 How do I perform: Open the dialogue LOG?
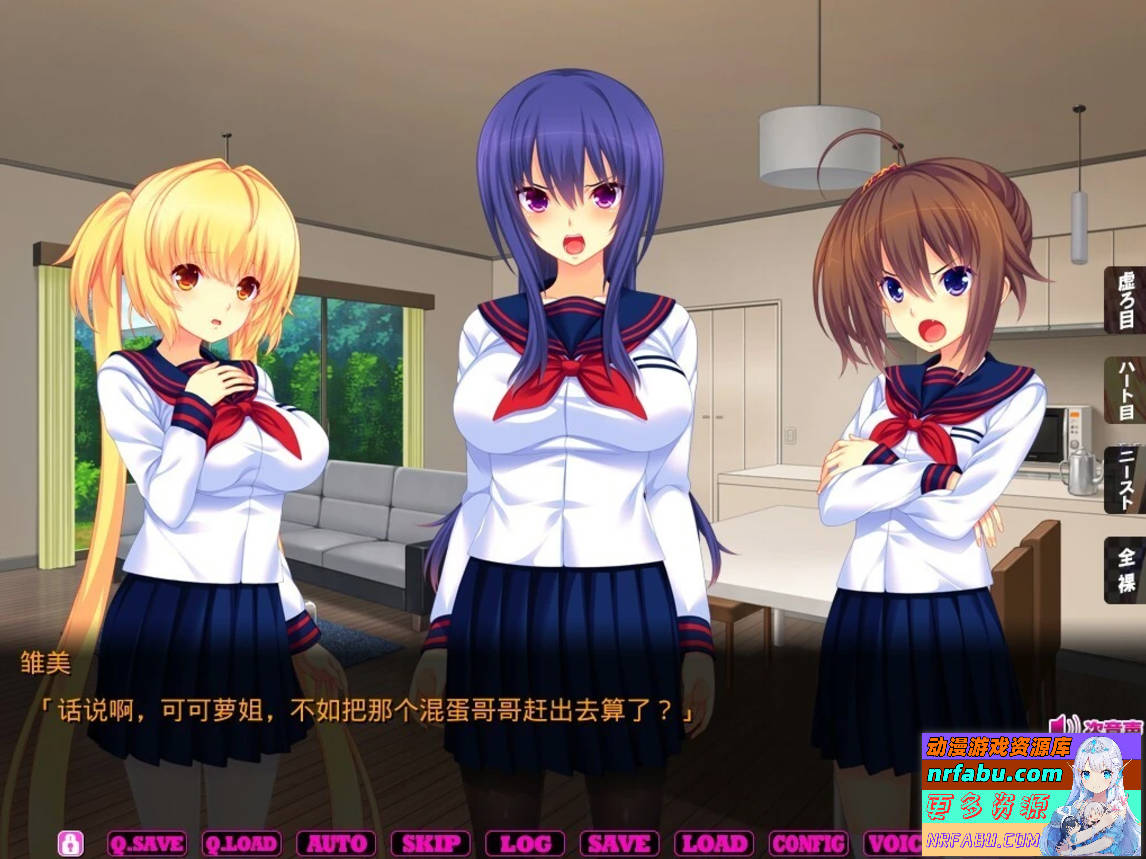pyautogui.click(x=525, y=843)
